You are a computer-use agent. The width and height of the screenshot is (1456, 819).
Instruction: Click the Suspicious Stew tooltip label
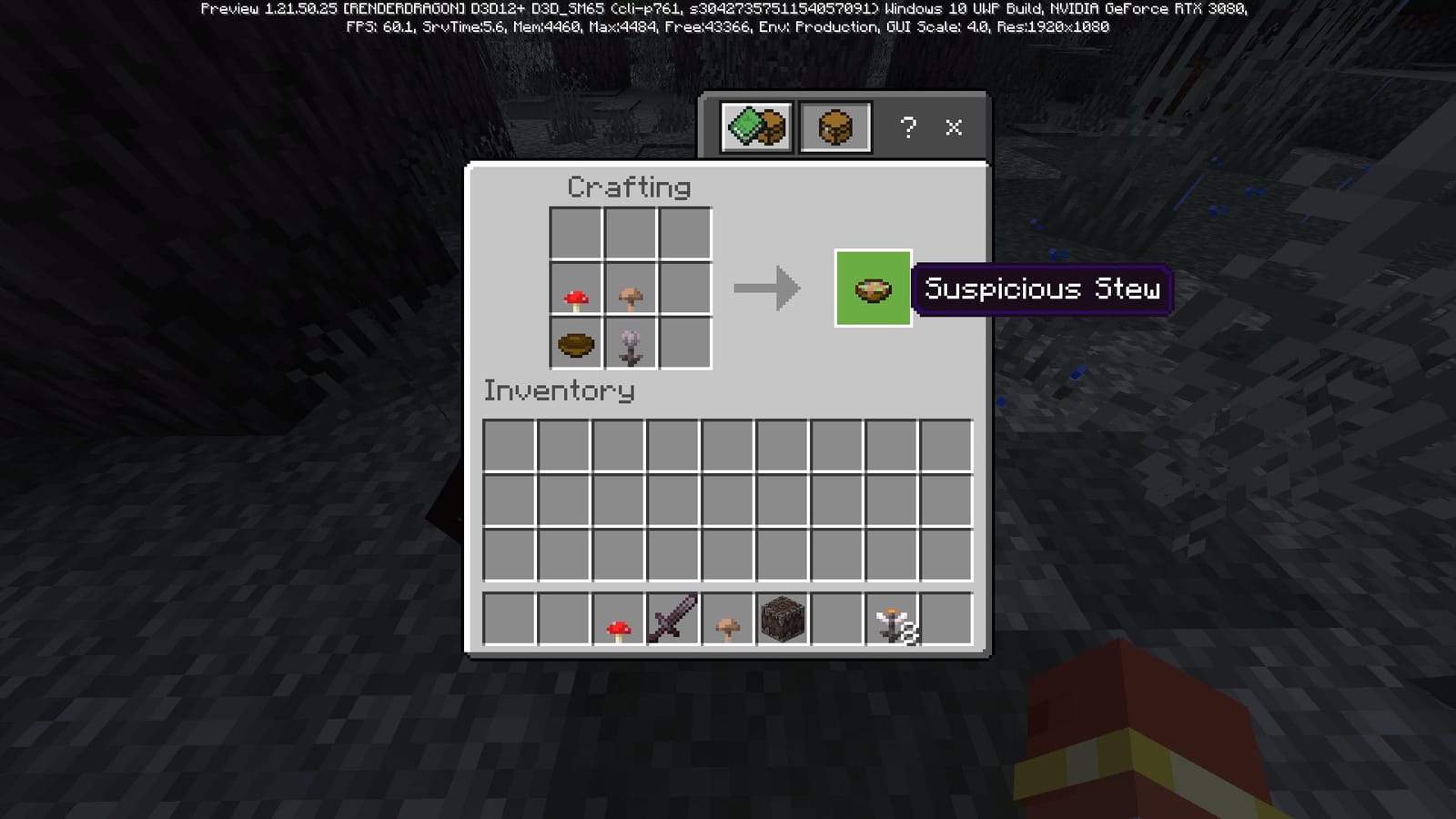(1041, 289)
